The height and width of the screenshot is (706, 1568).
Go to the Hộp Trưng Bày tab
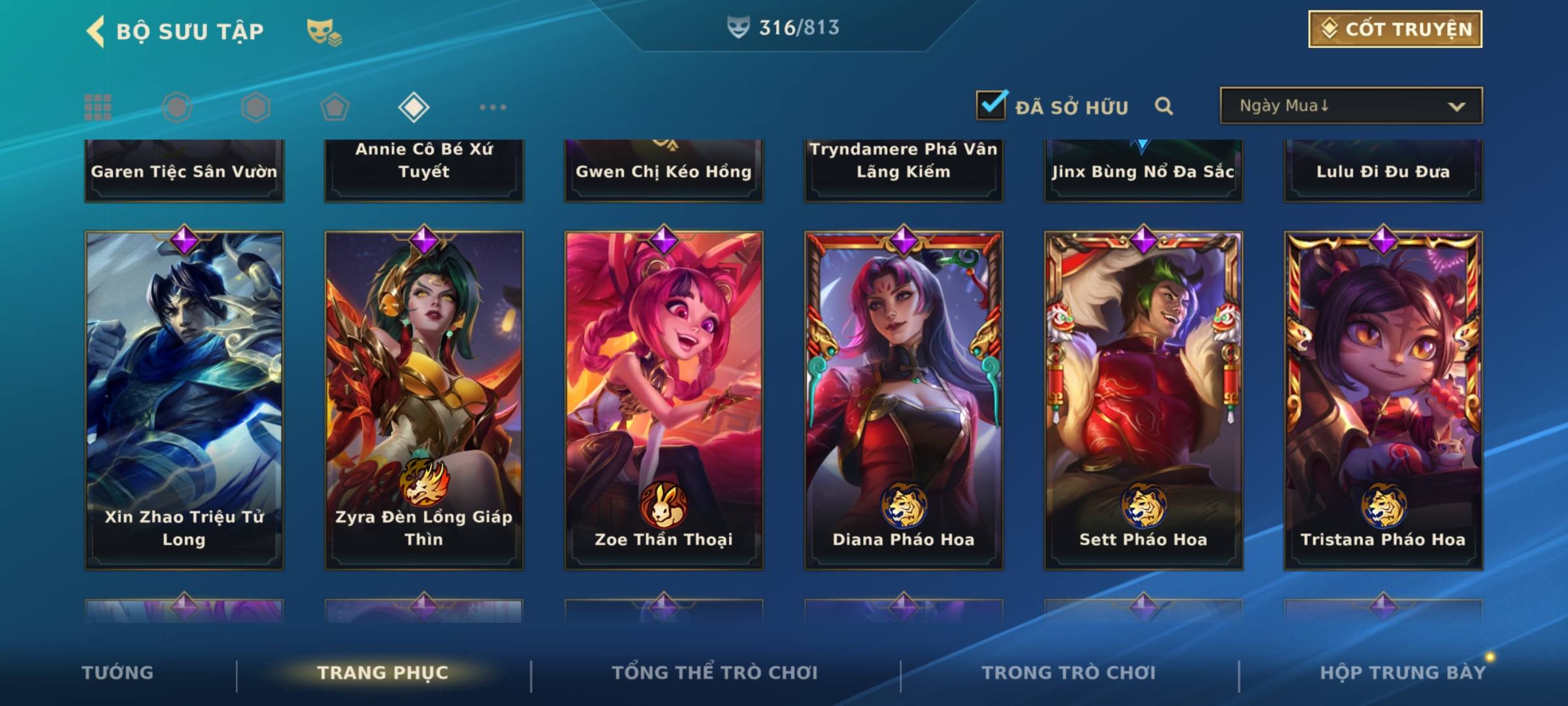[x=1403, y=673]
